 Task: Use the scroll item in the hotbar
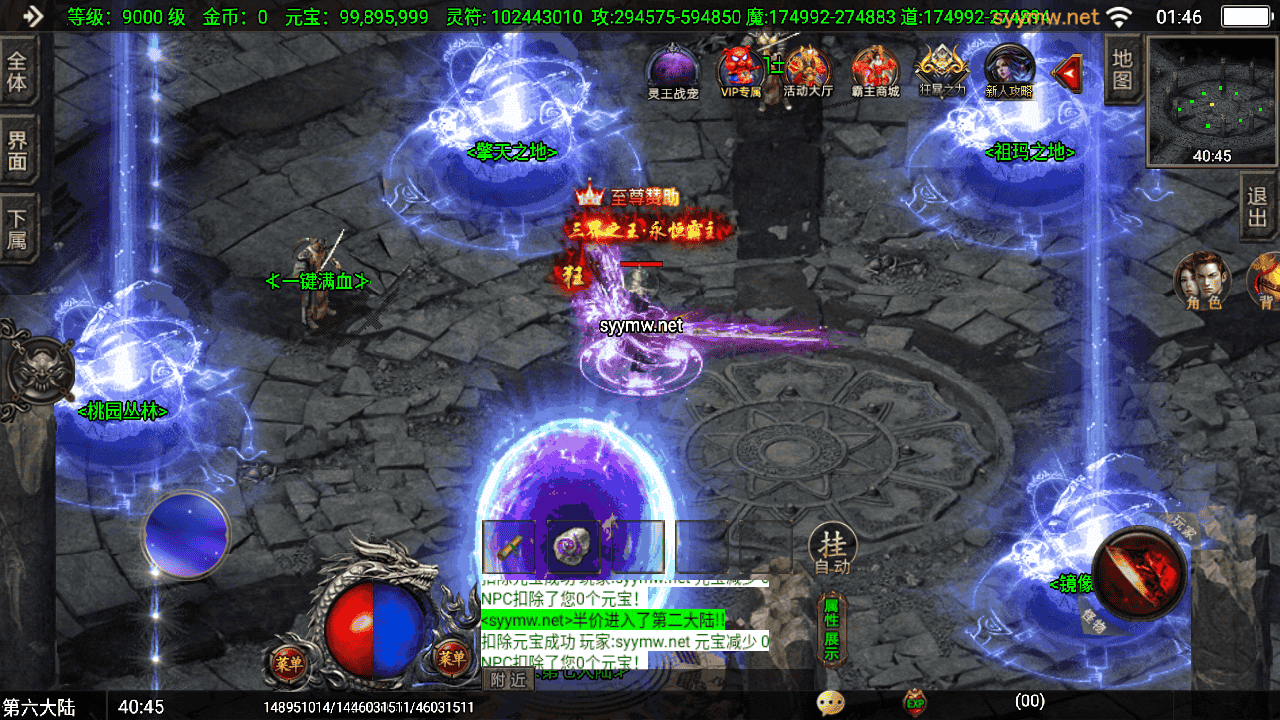coord(508,546)
